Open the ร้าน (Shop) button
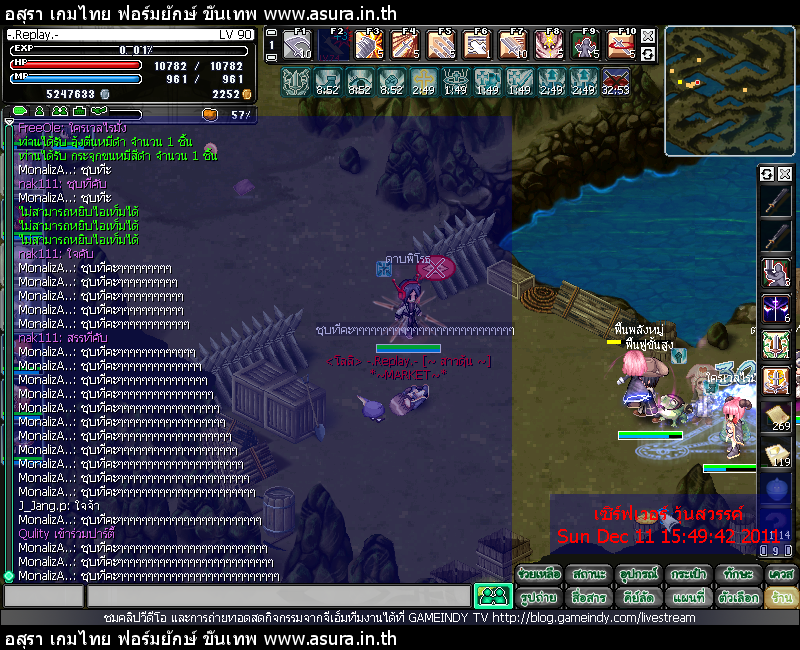The image size is (800, 650). pyautogui.click(x=781, y=596)
